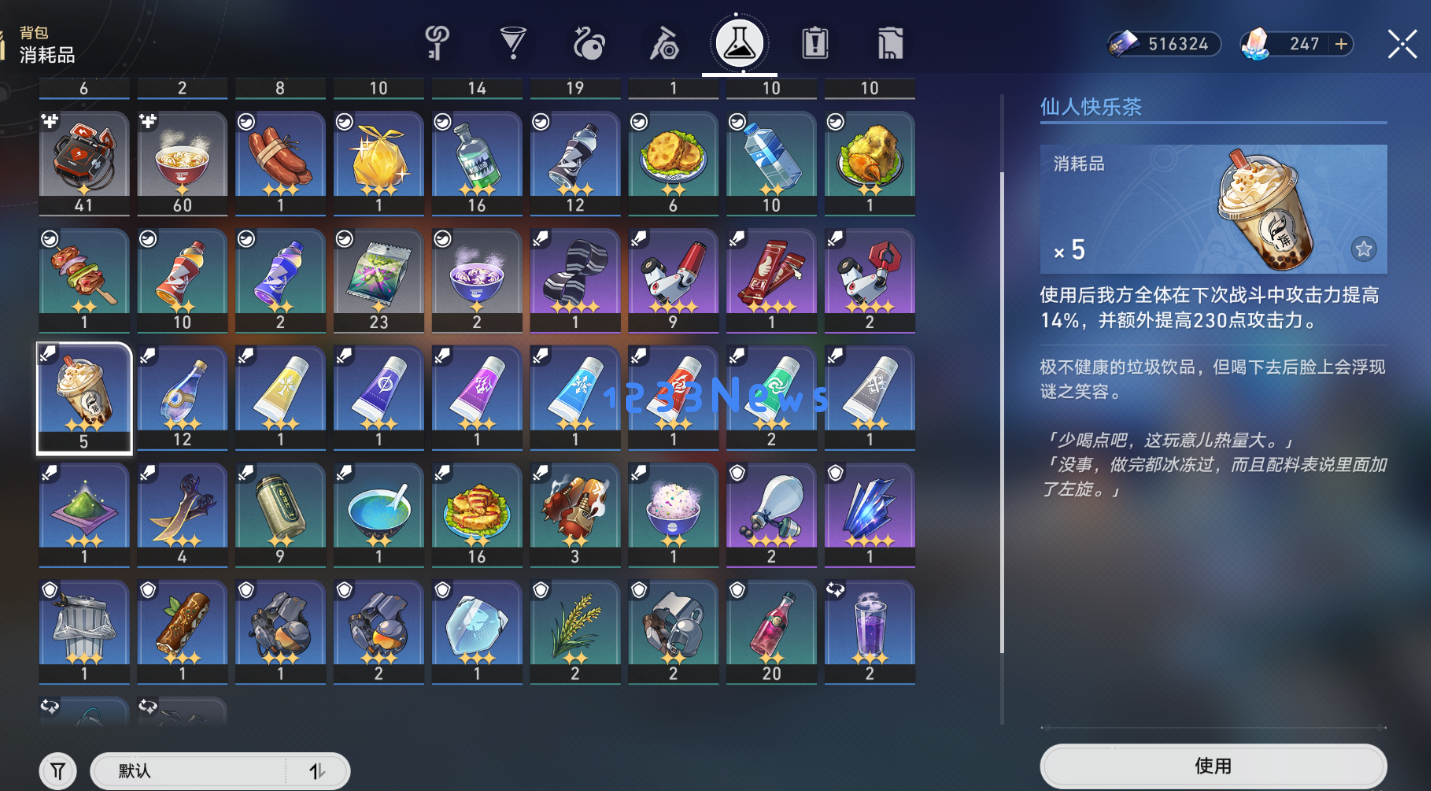Switch to the curios category icon
The image size is (1431, 791).
point(589,43)
